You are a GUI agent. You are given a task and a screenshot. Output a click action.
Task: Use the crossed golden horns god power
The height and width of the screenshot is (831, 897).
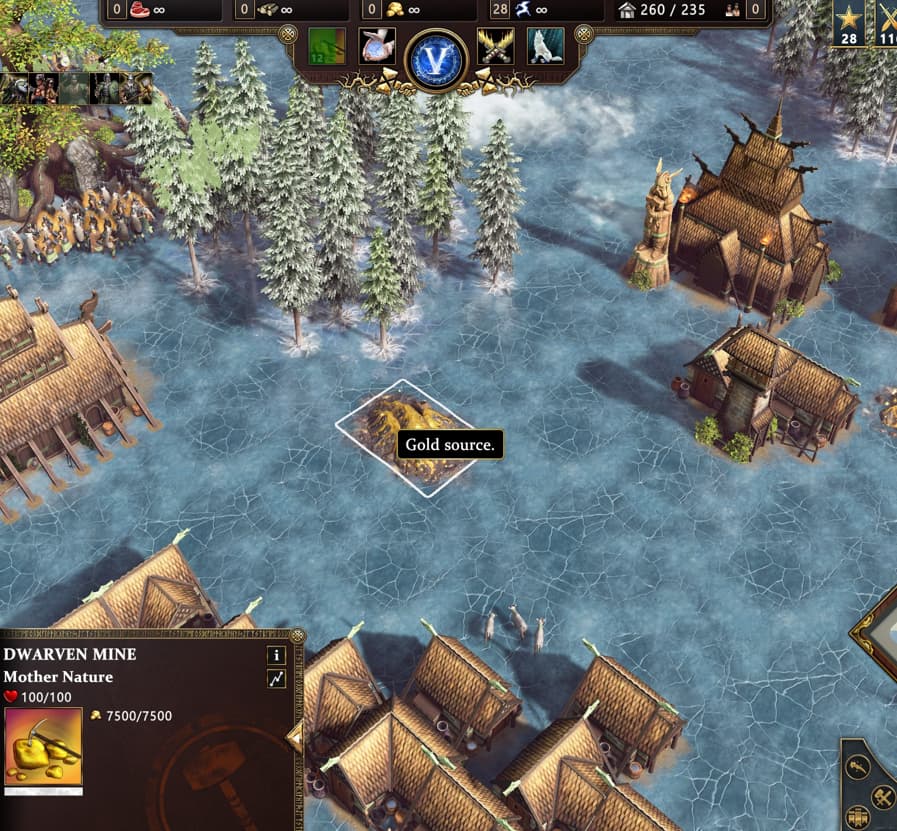pos(495,46)
